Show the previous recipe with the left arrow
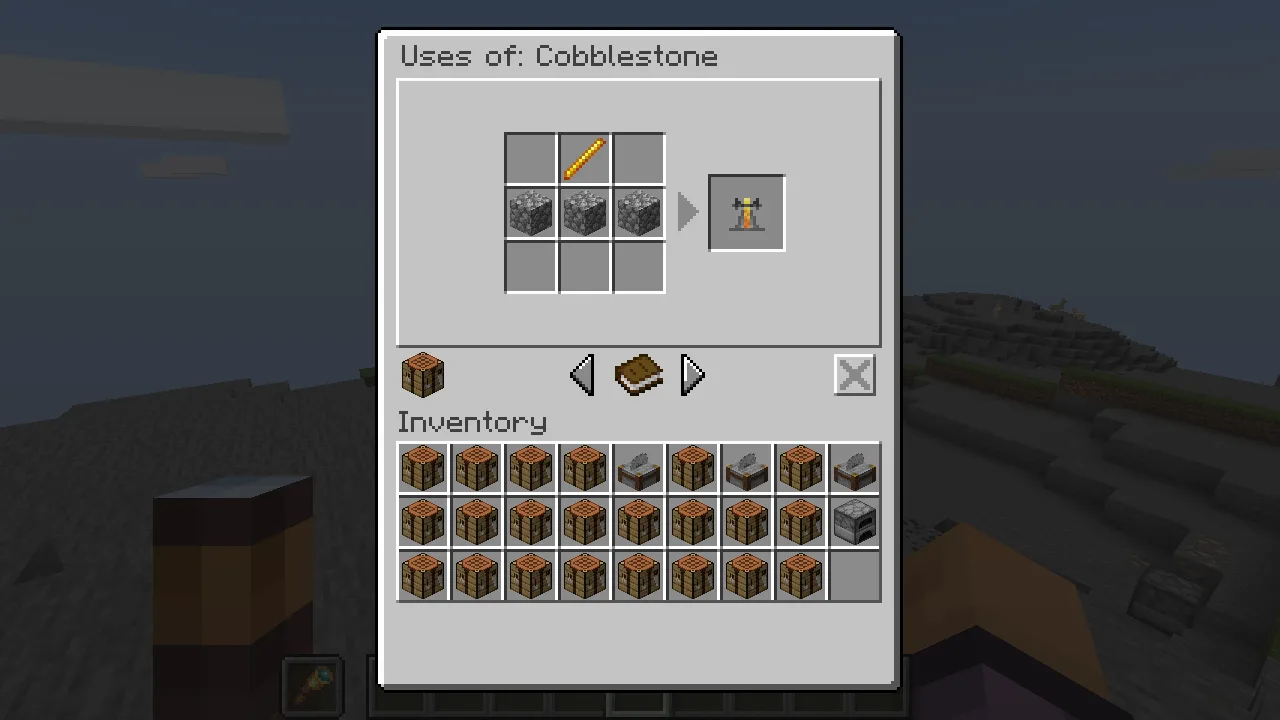1280x720 pixels. coord(582,375)
